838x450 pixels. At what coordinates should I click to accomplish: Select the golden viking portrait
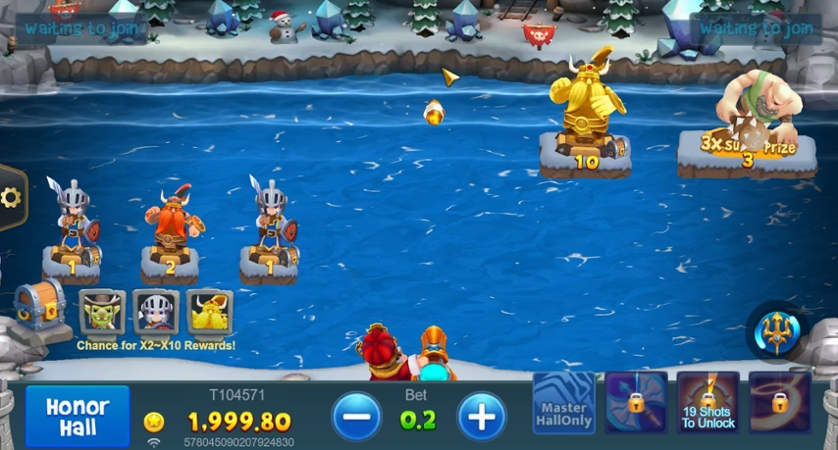pos(210,312)
